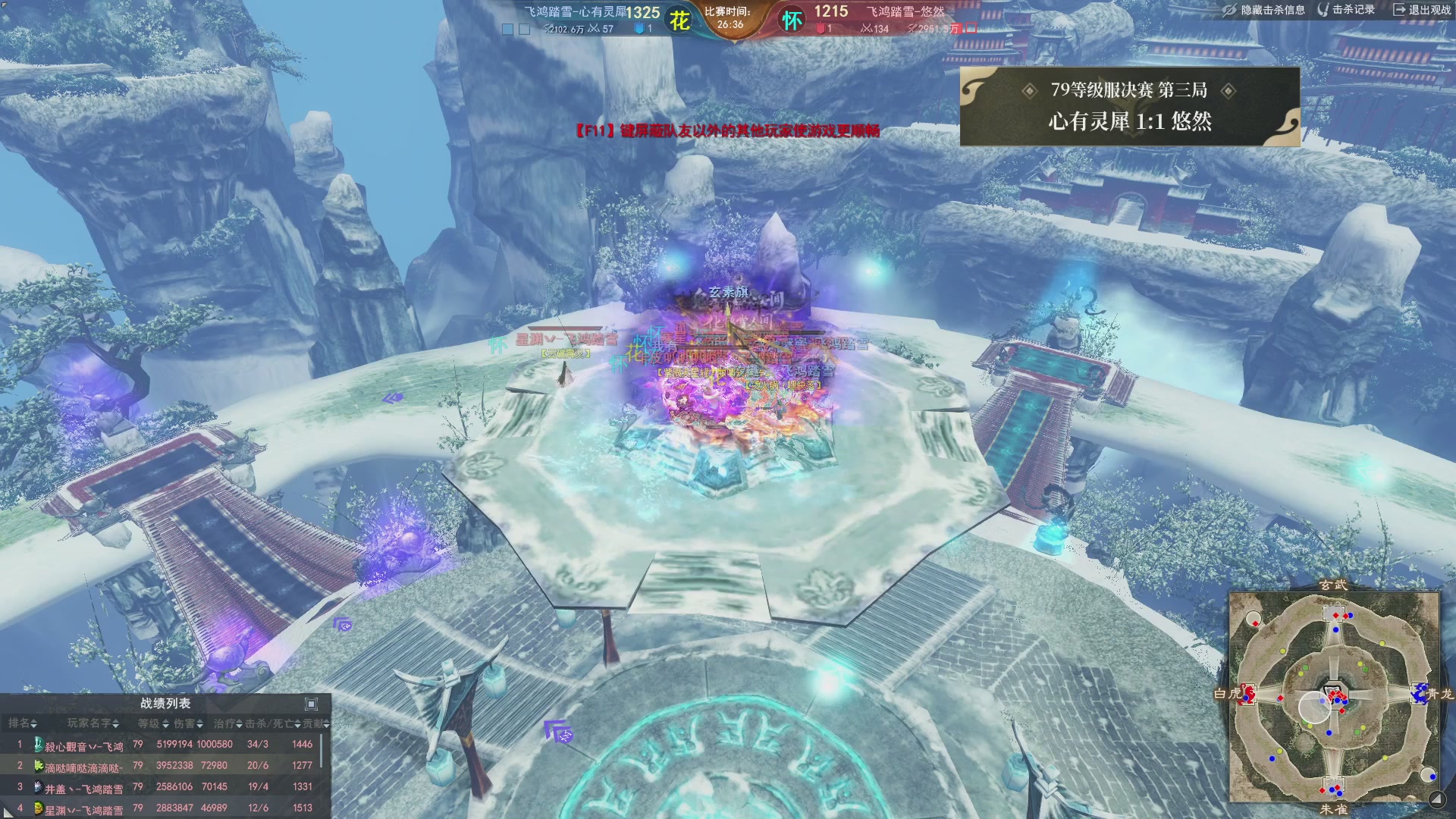
Task: Sort scoreboard by 玩家名字 player name
Action: tap(93, 723)
